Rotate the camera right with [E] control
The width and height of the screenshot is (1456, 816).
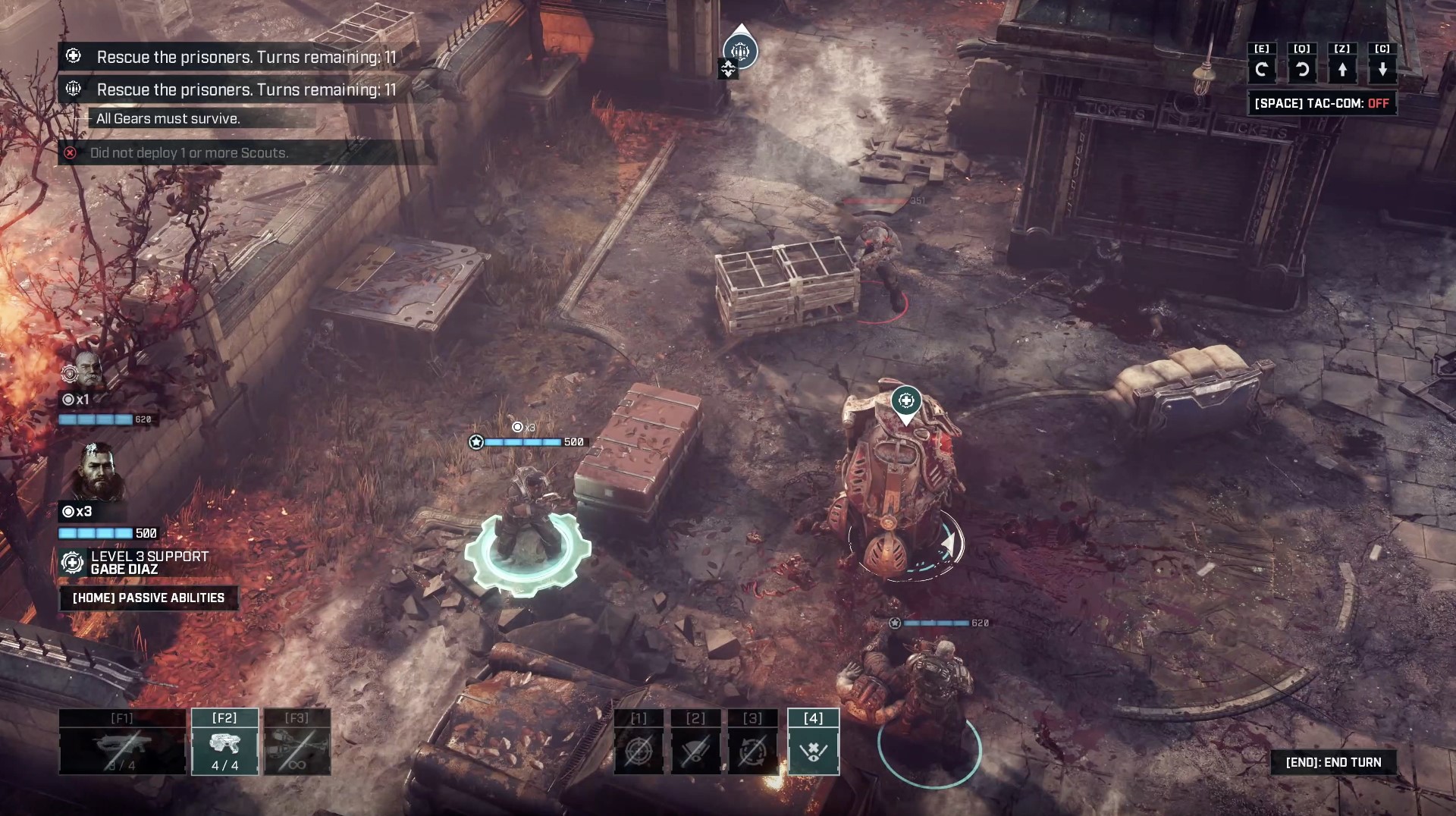coord(1262,70)
